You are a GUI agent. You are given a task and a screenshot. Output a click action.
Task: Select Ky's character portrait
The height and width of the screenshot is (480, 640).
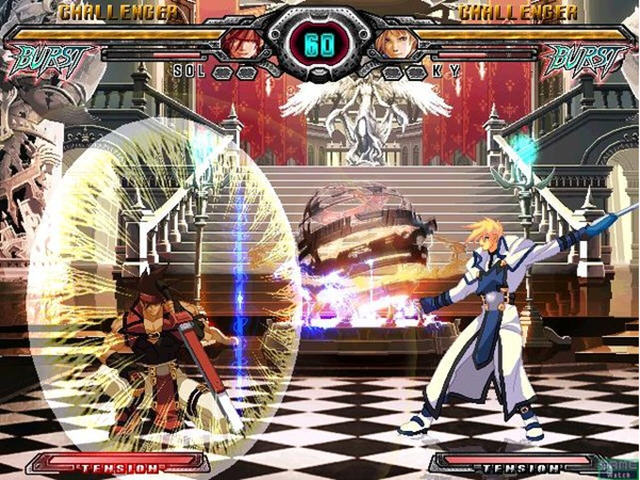396,42
